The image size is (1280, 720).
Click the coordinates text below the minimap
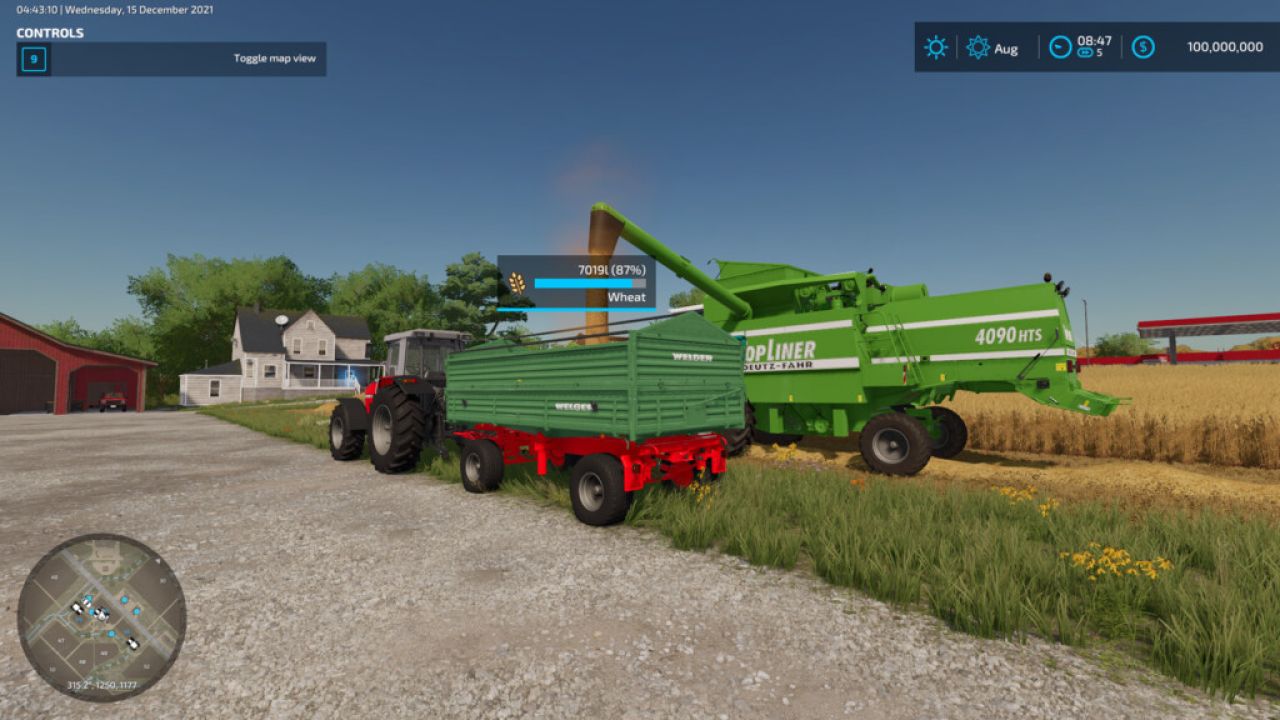(x=102, y=684)
